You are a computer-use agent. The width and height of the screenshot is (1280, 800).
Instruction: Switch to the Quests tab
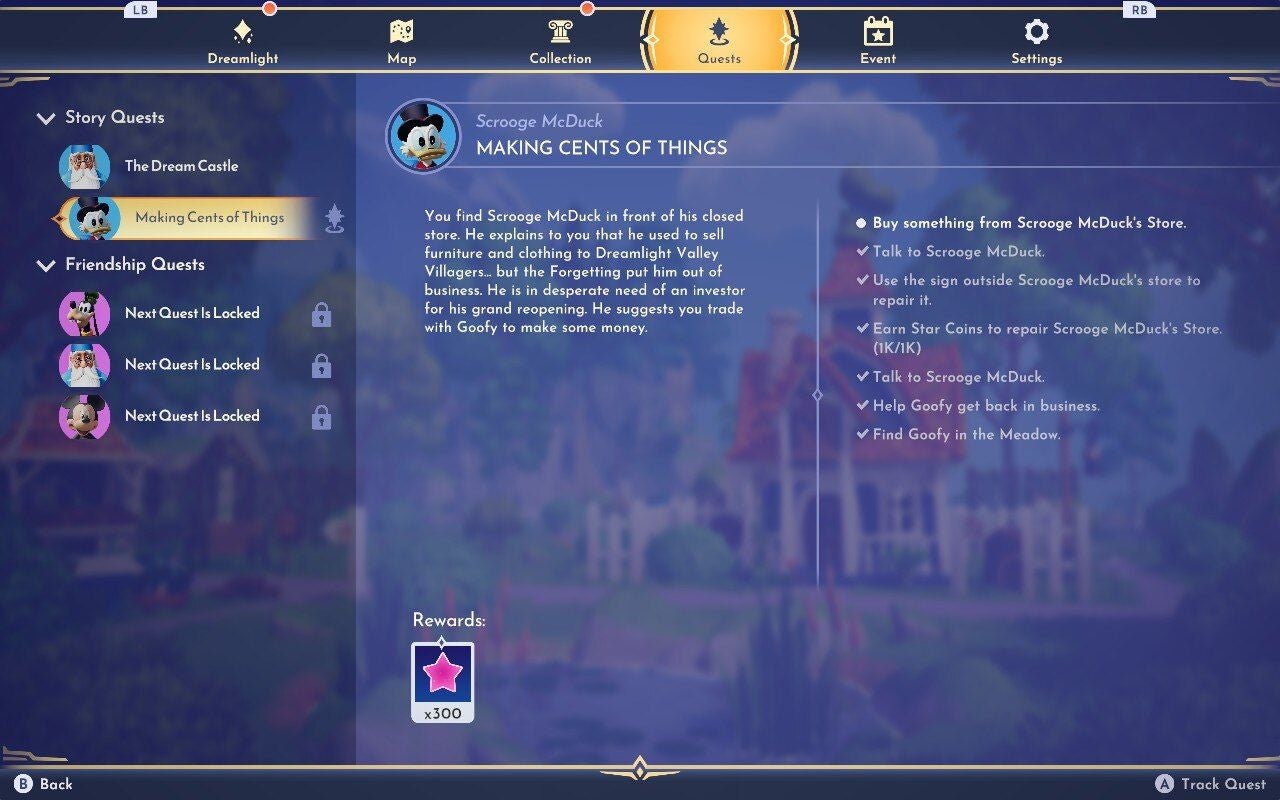coord(719,40)
